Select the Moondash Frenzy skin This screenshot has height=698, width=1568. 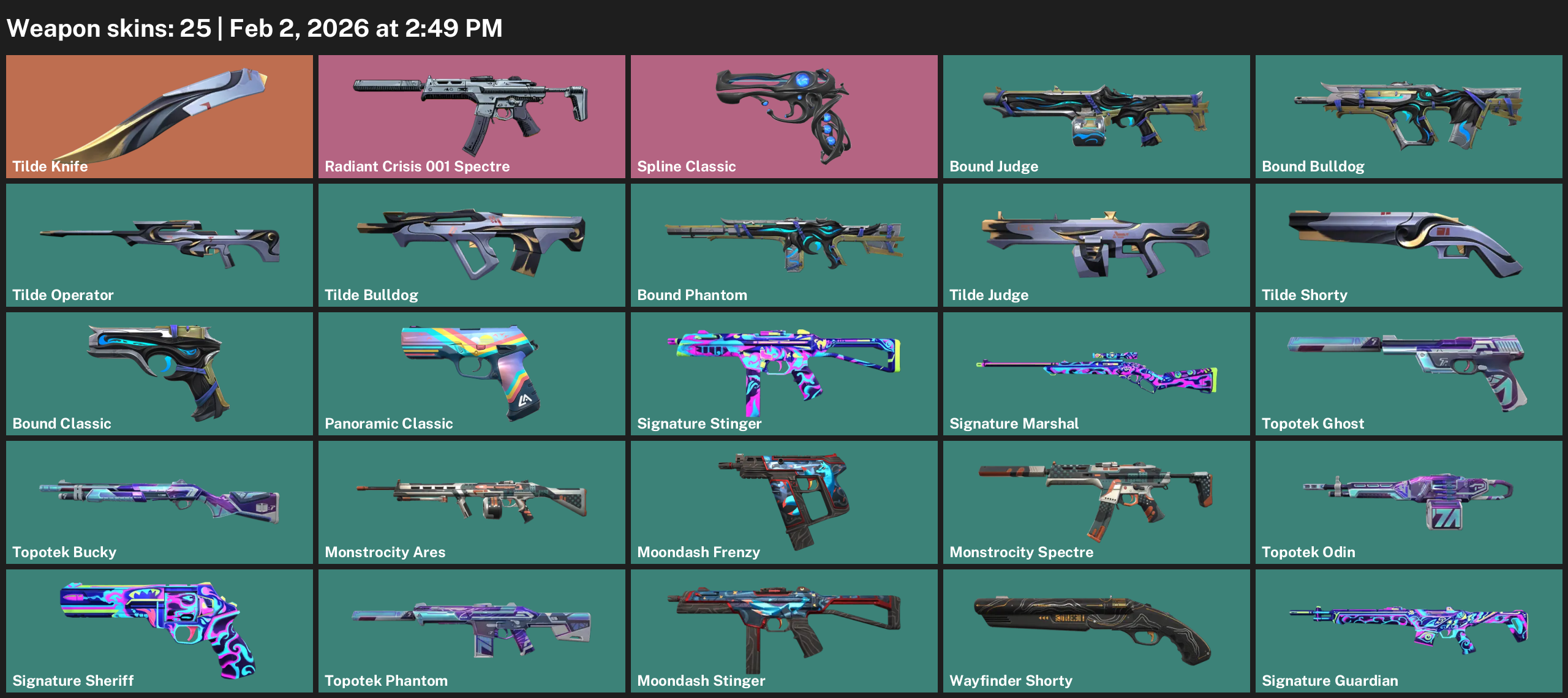point(784,502)
